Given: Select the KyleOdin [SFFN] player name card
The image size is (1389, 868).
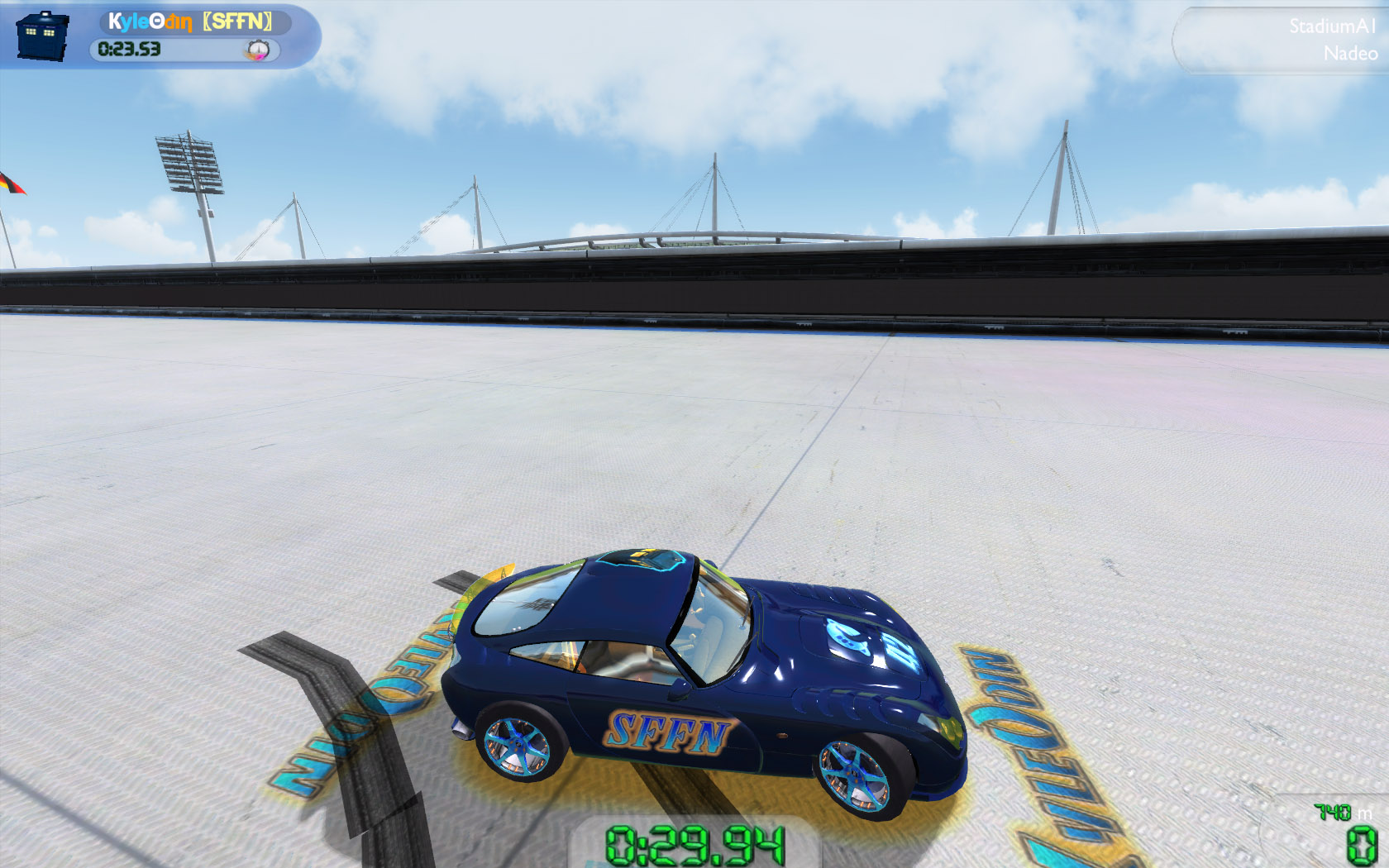Looking at the screenshot, I should [191, 21].
